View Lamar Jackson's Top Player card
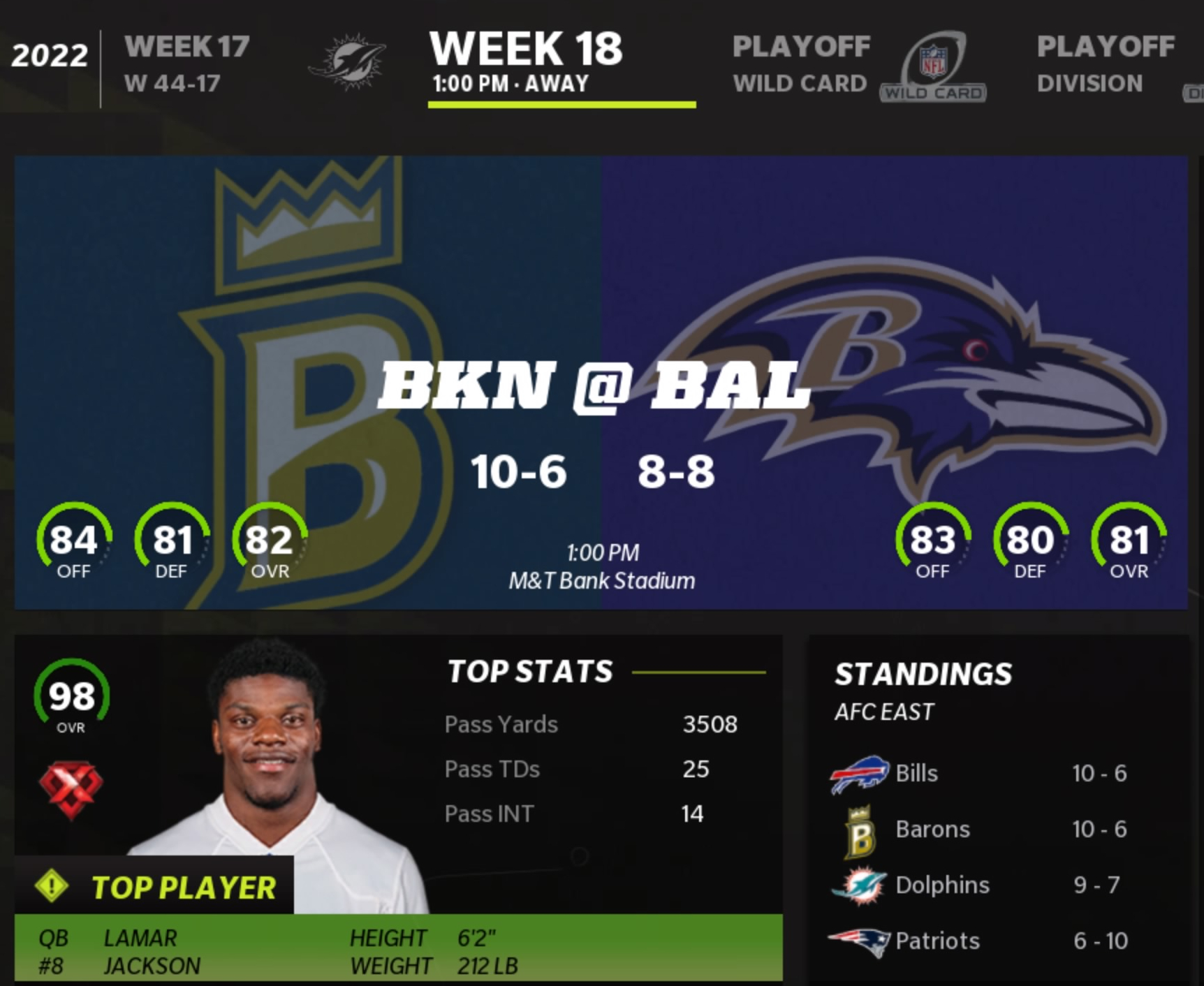This screenshot has height=986, width=1204. pos(398,808)
